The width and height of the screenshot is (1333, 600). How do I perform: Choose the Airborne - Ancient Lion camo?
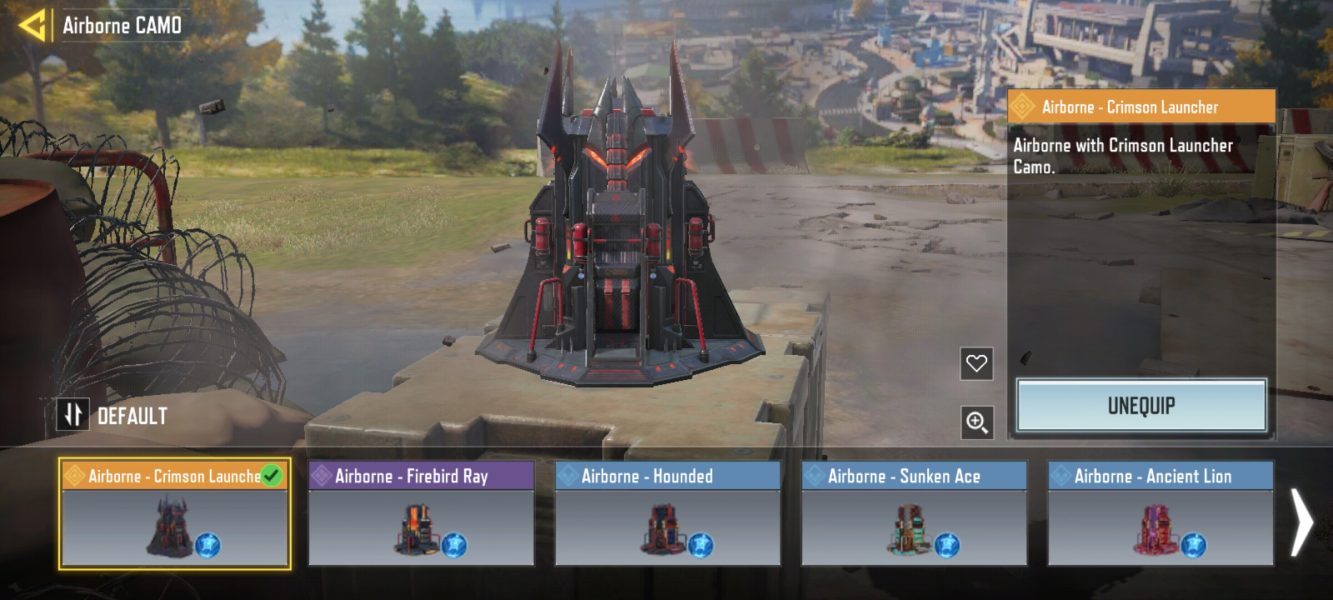pyautogui.click(x=1161, y=514)
